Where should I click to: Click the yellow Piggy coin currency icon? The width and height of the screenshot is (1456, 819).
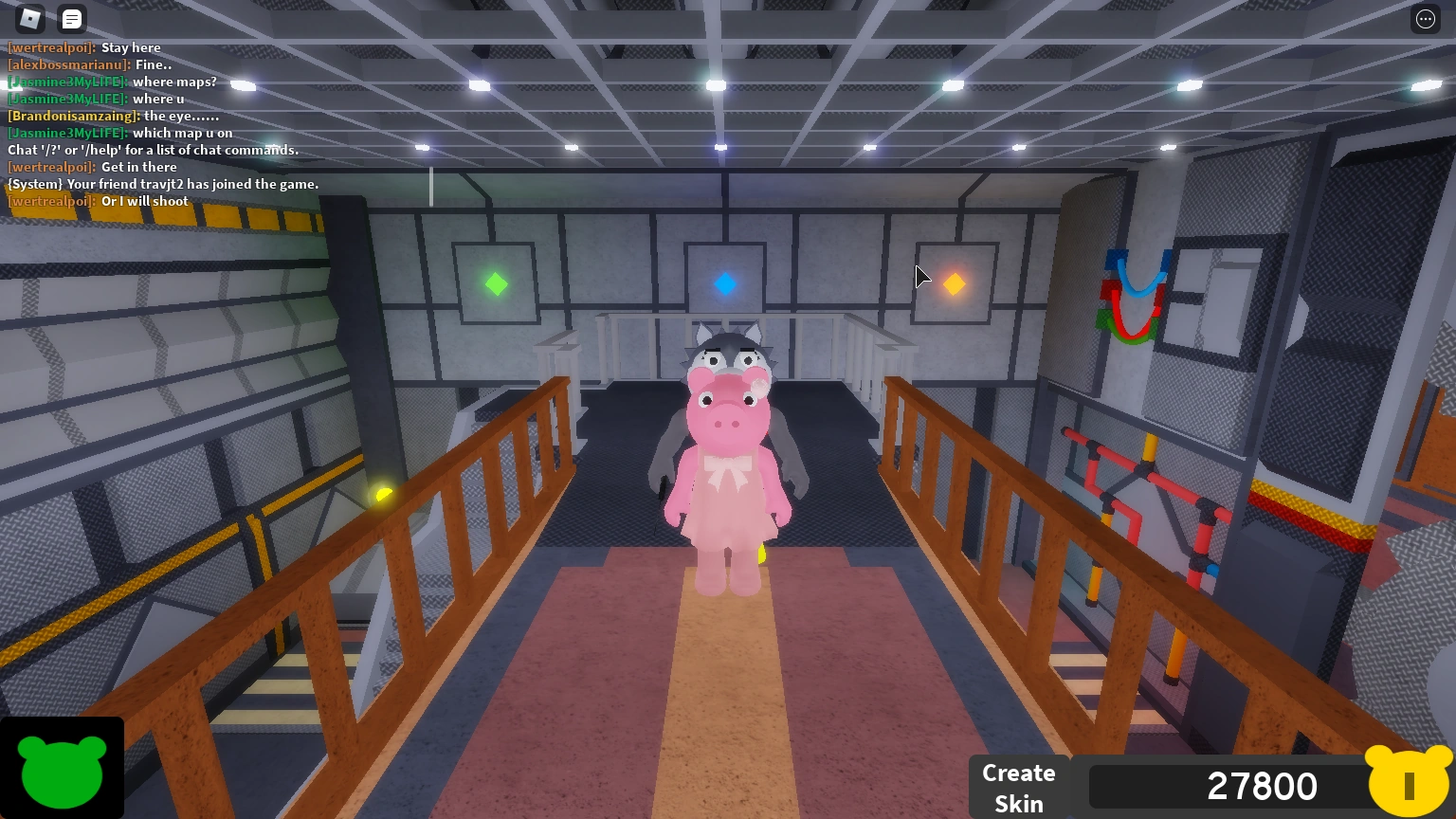(x=1410, y=786)
